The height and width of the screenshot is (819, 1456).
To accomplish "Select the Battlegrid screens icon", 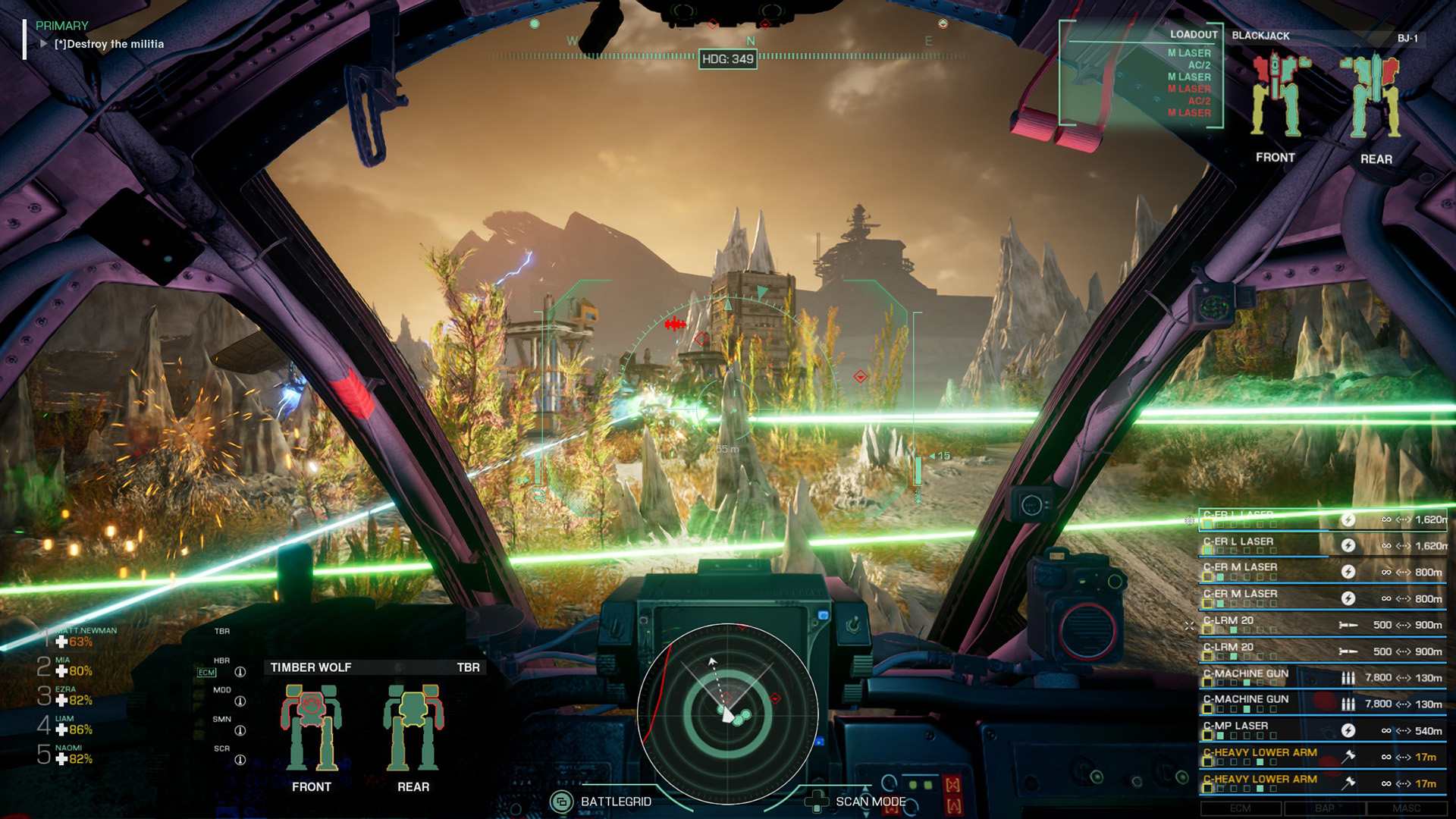I will point(563,800).
